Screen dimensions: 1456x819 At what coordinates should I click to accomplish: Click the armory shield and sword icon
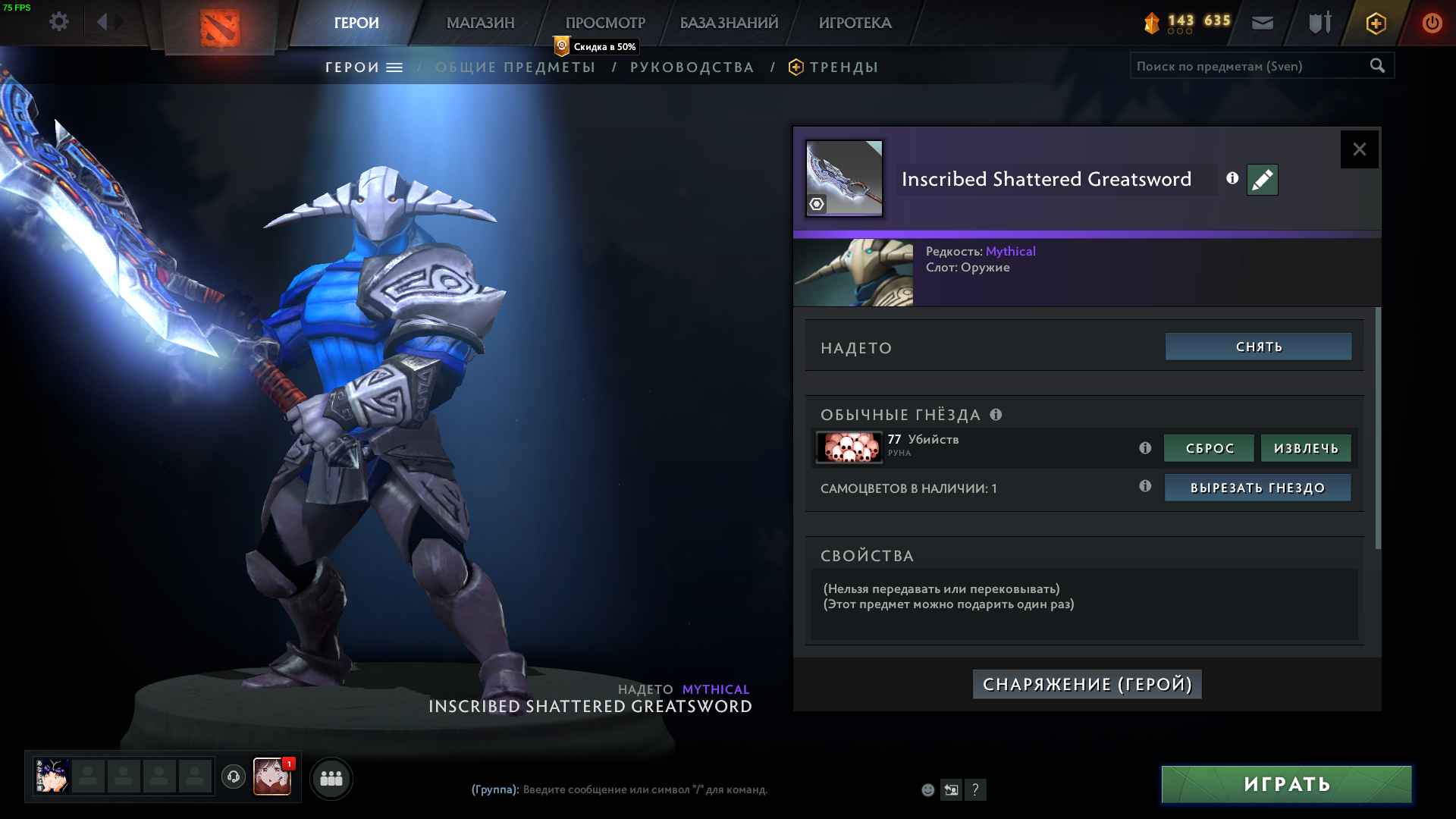pyautogui.click(x=1318, y=22)
